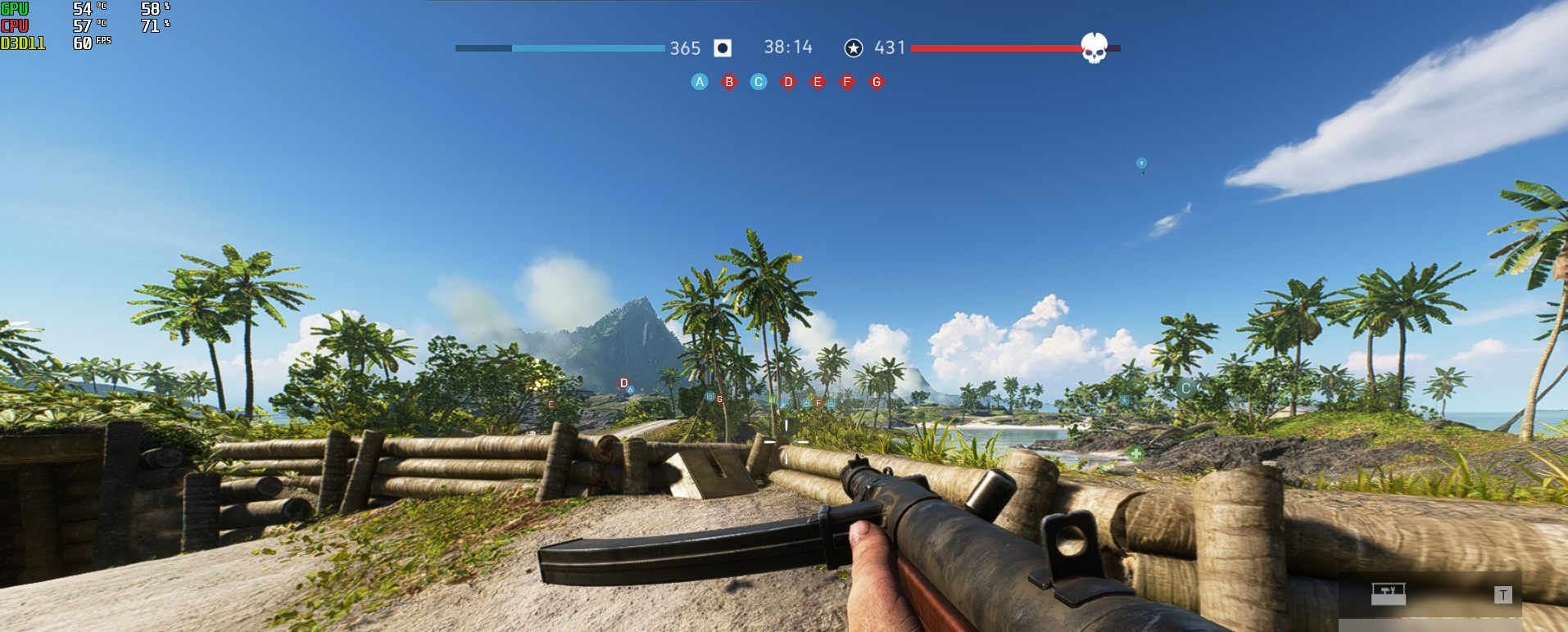The image size is (1568, 632).
Task: Click the Japanese team emblem beside 365
Action: (723, 48)
